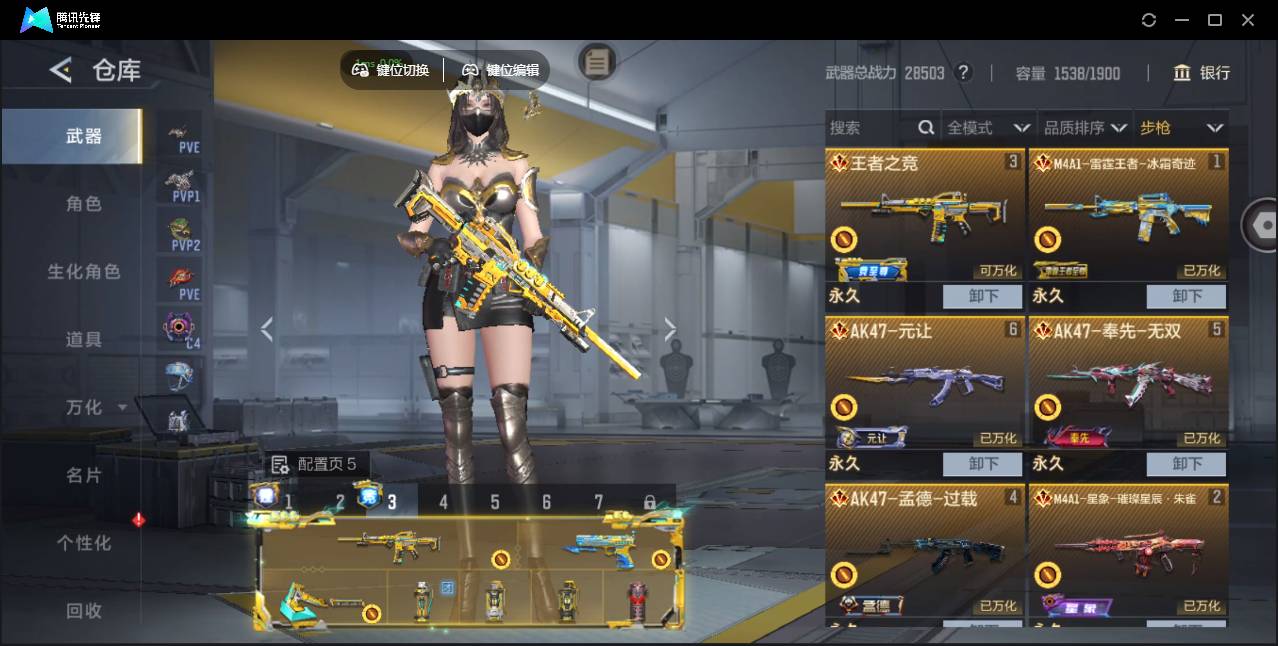The width and height of the screenshot is (1278, 646).
Task: Open the 步枪 weapon type dropdown
Action: coord(1181,128)
